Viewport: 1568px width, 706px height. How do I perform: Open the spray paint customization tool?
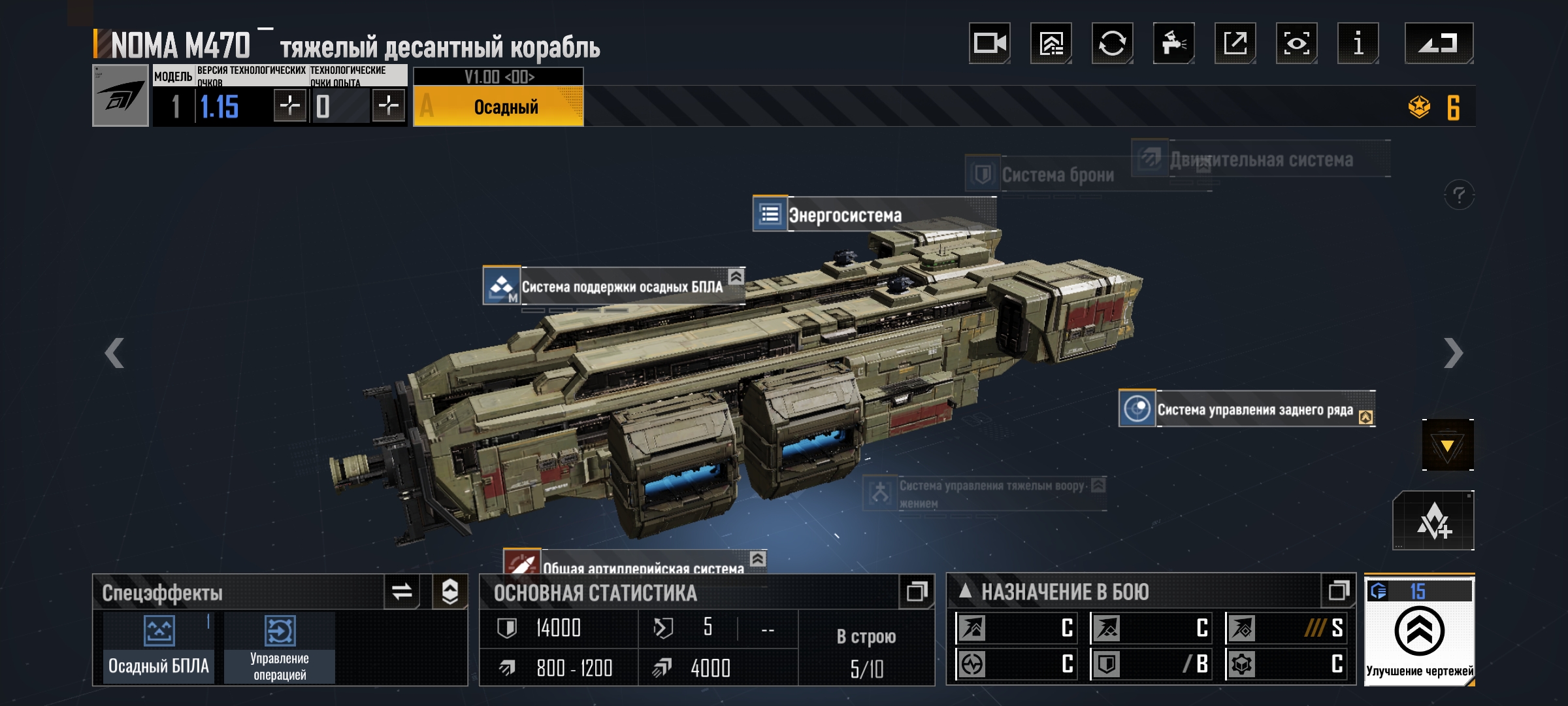pyautogui.click(x=1173, y=43)
